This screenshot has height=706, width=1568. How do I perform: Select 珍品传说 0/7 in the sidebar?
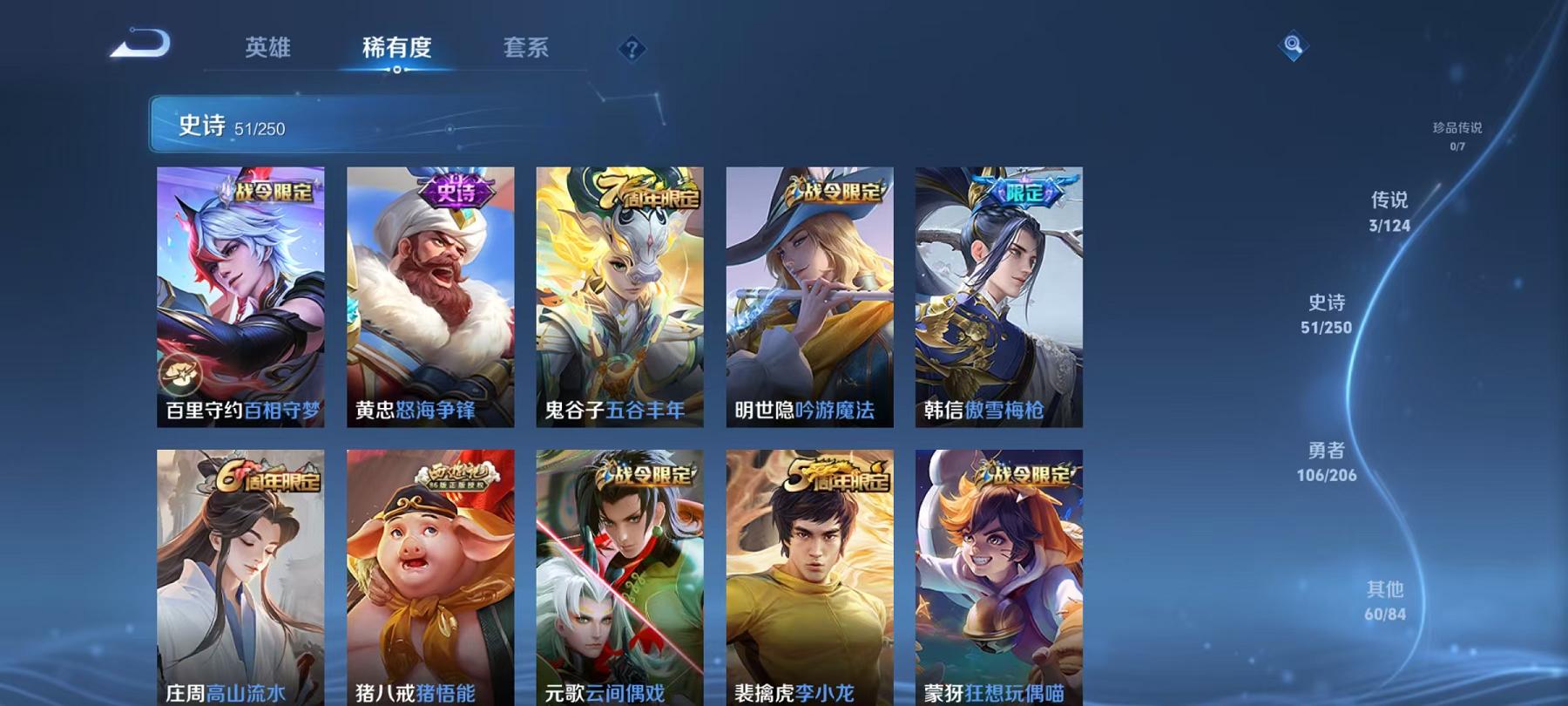[1458, 135]
